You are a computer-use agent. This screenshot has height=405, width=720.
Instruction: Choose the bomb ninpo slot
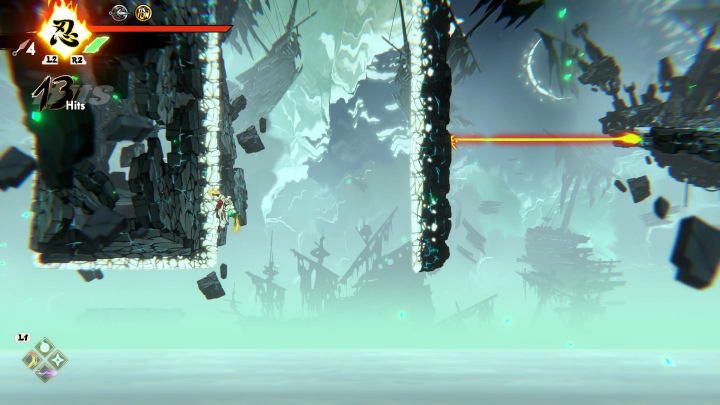click(44, 345)
